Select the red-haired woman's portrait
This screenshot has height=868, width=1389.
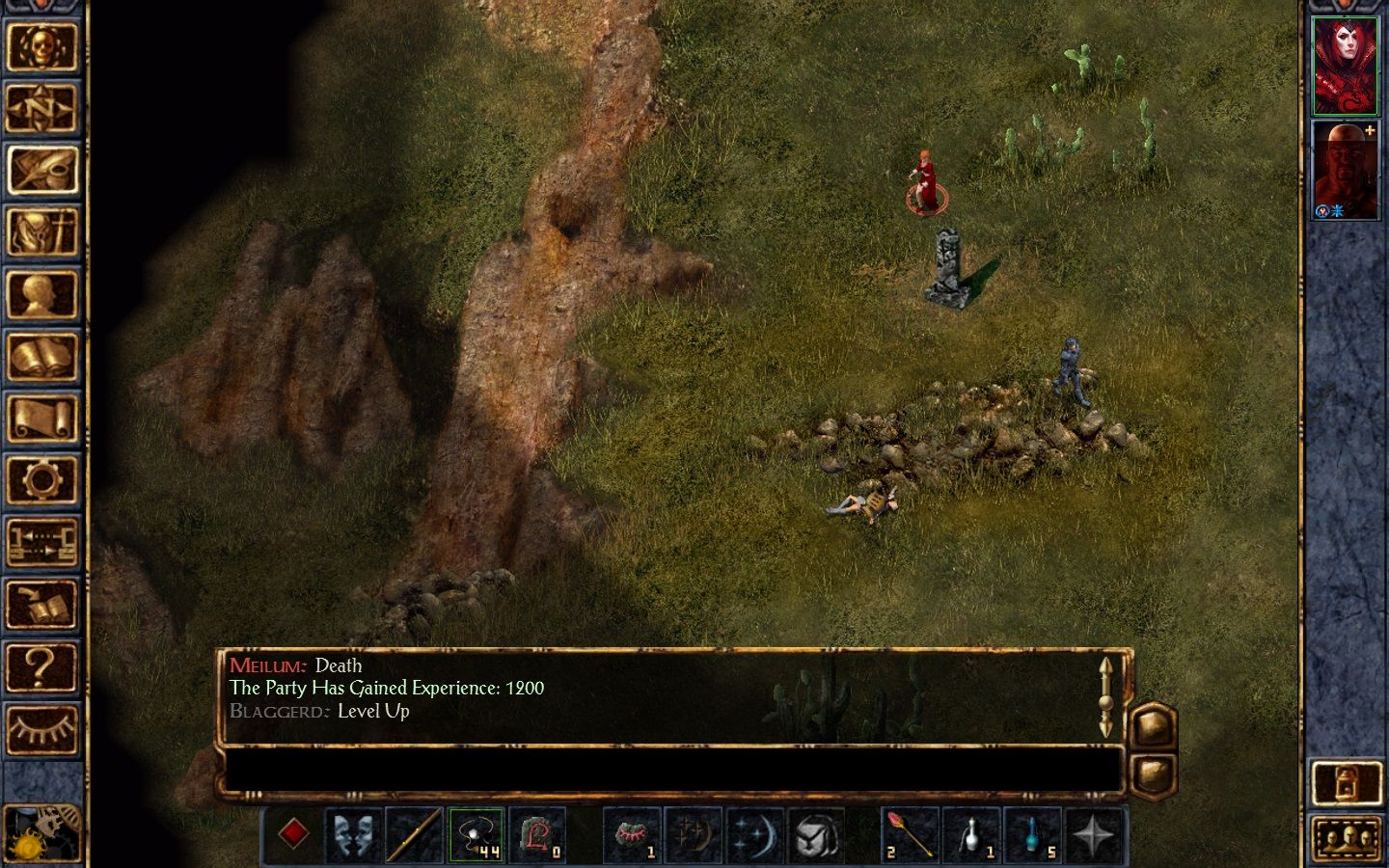[1345, 66]
